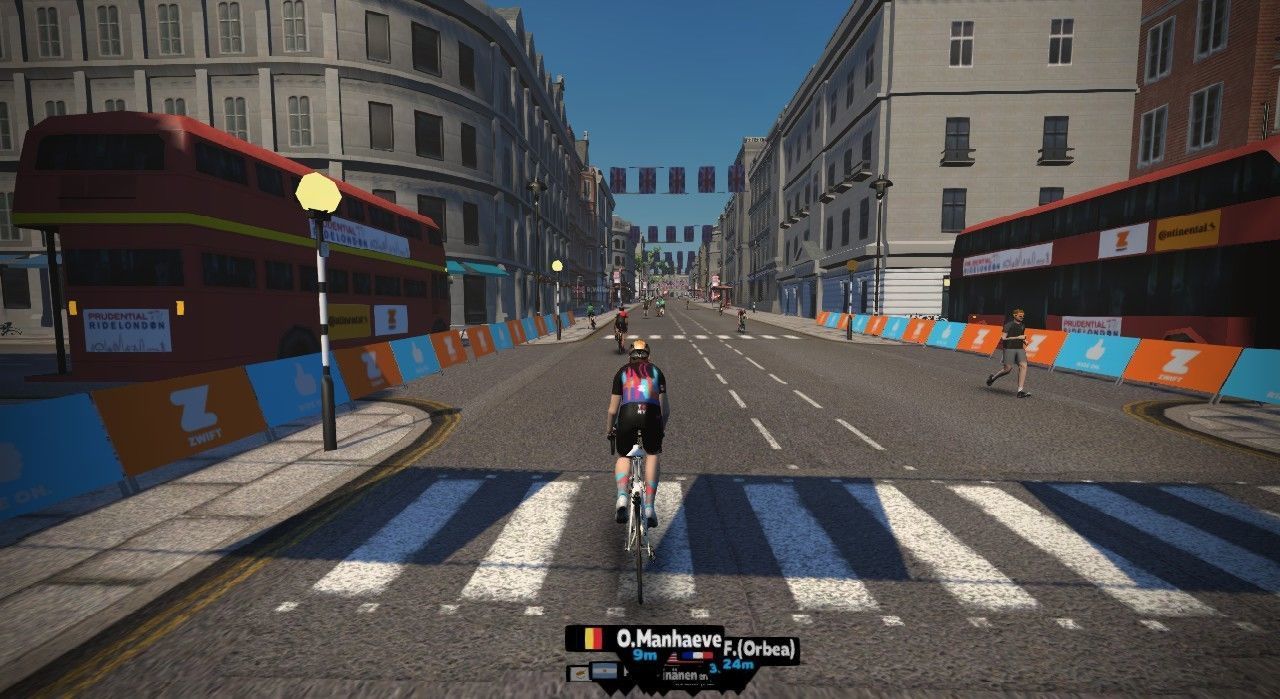The height and width of the screenshot is (699, 1280).
Task: Select the F.(Orbea) rider name tag
Action: (x=760, y=650)
